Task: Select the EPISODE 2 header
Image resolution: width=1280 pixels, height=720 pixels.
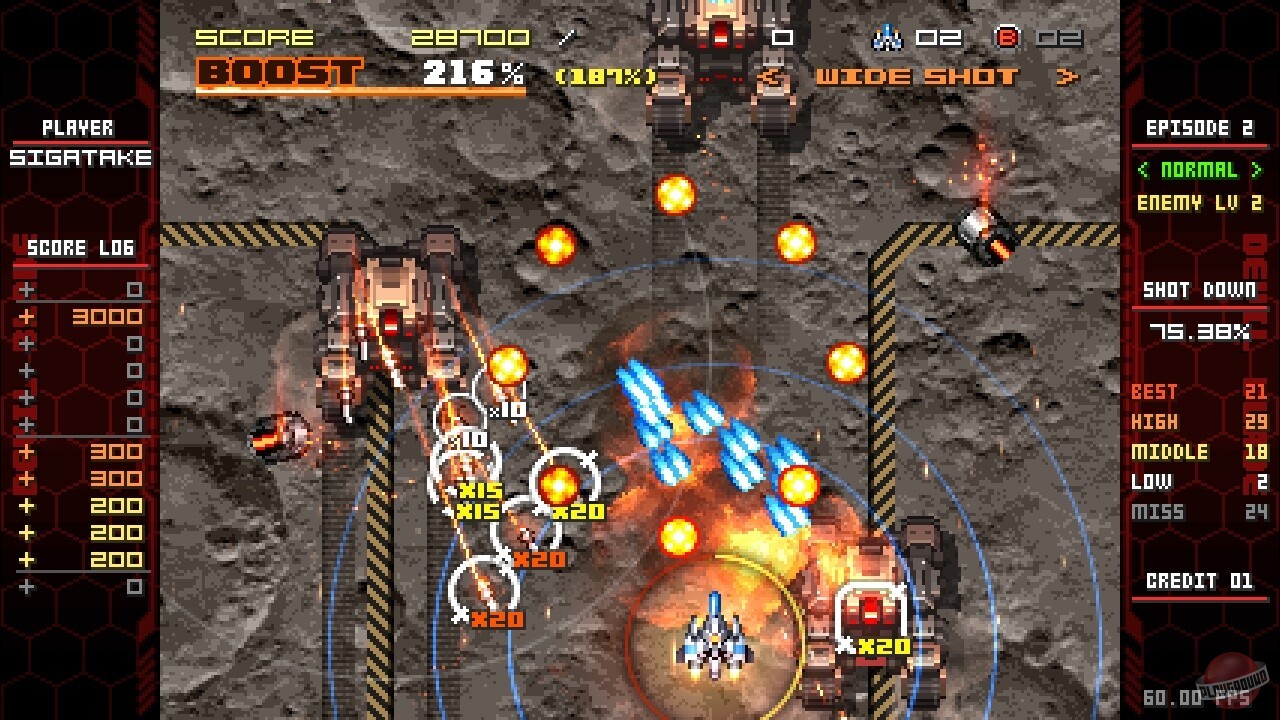Action: 1202,128
